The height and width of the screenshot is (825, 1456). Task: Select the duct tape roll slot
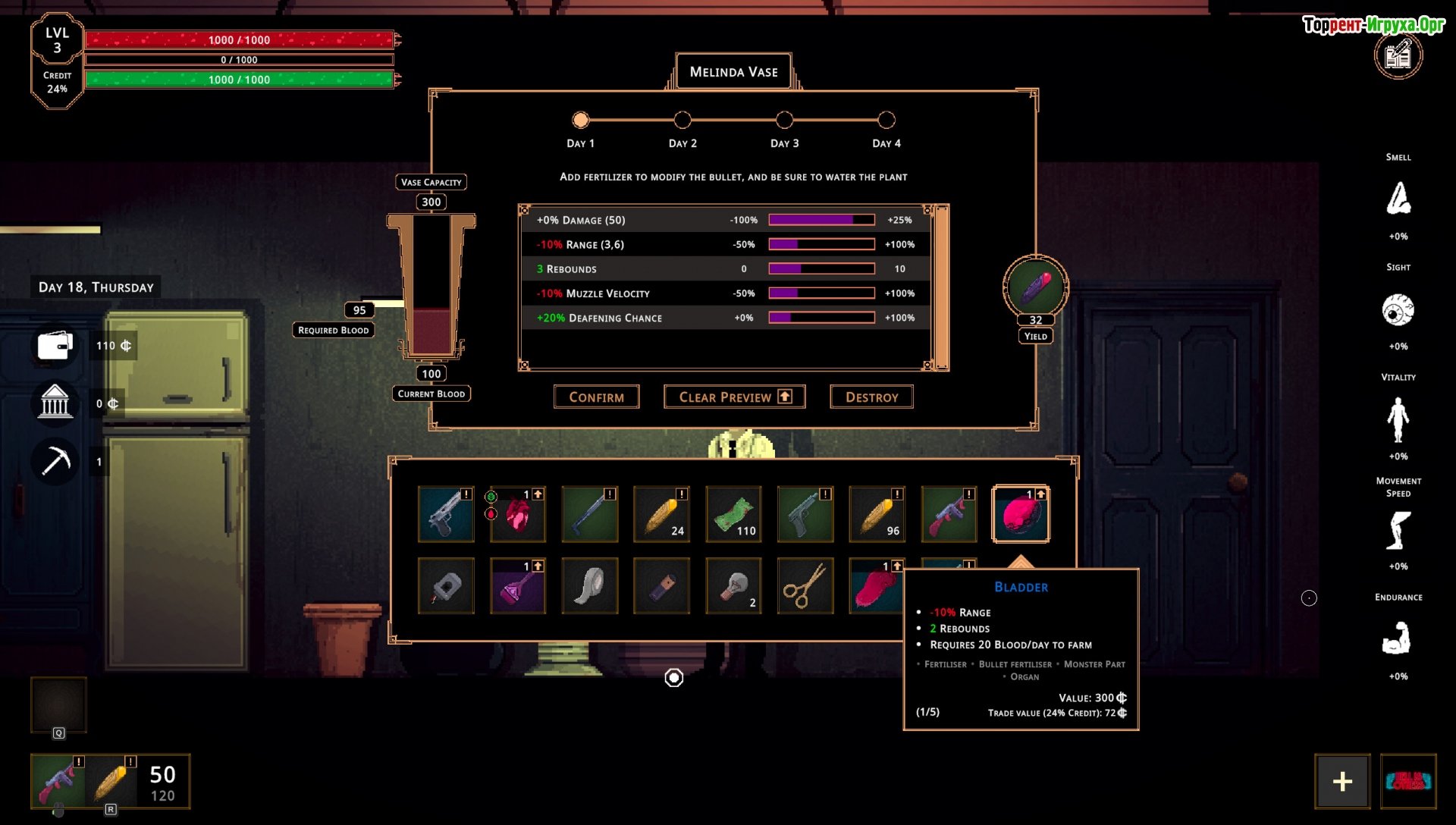click(x=589, y=586)
